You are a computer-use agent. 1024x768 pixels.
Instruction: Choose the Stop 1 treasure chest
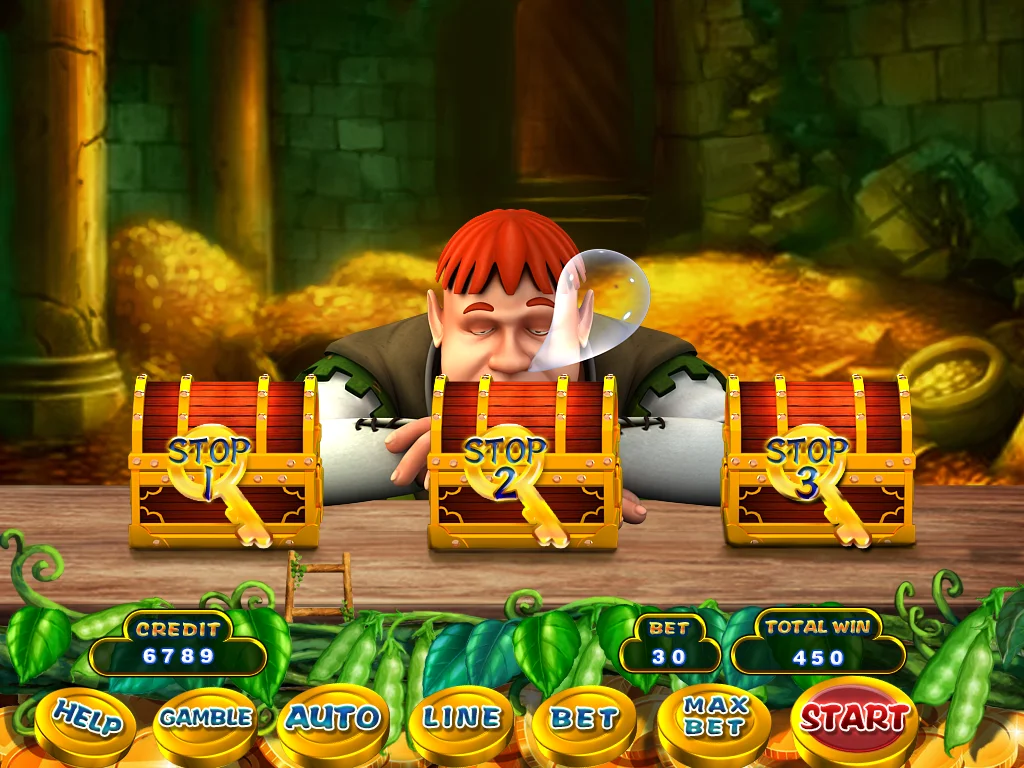224,463
